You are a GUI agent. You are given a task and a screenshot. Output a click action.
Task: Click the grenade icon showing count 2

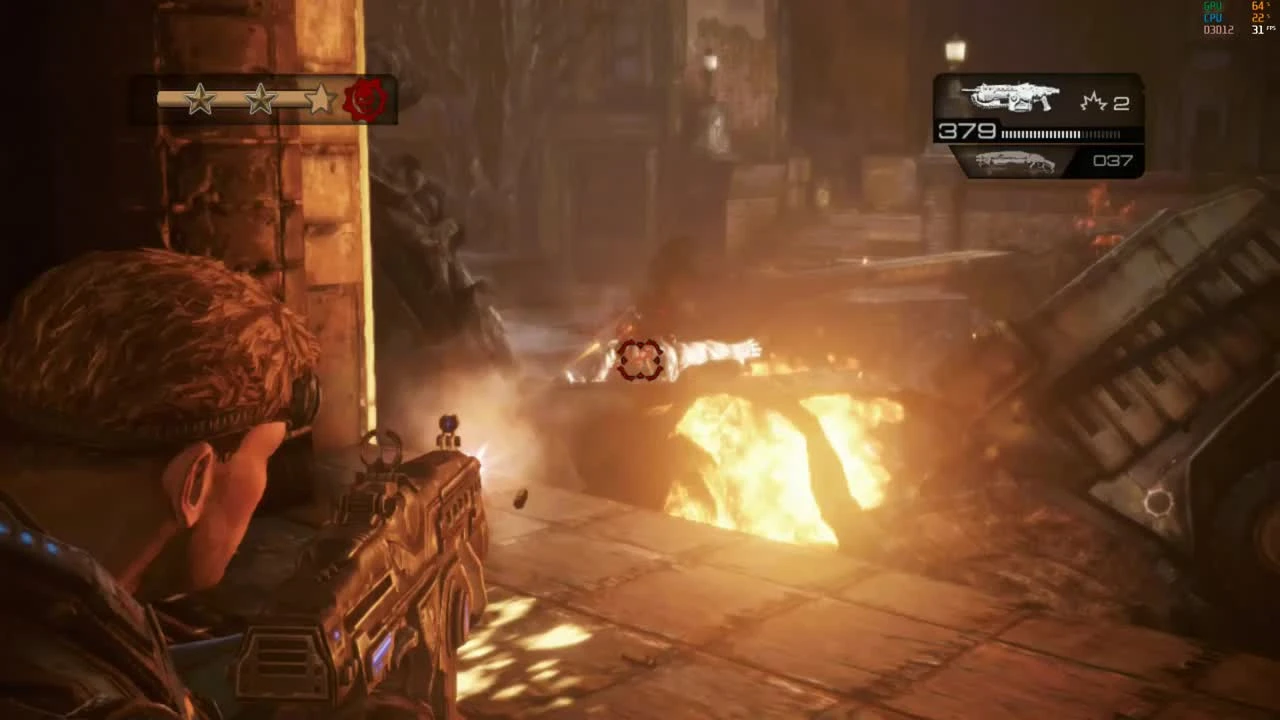[x=1095, y=99]
